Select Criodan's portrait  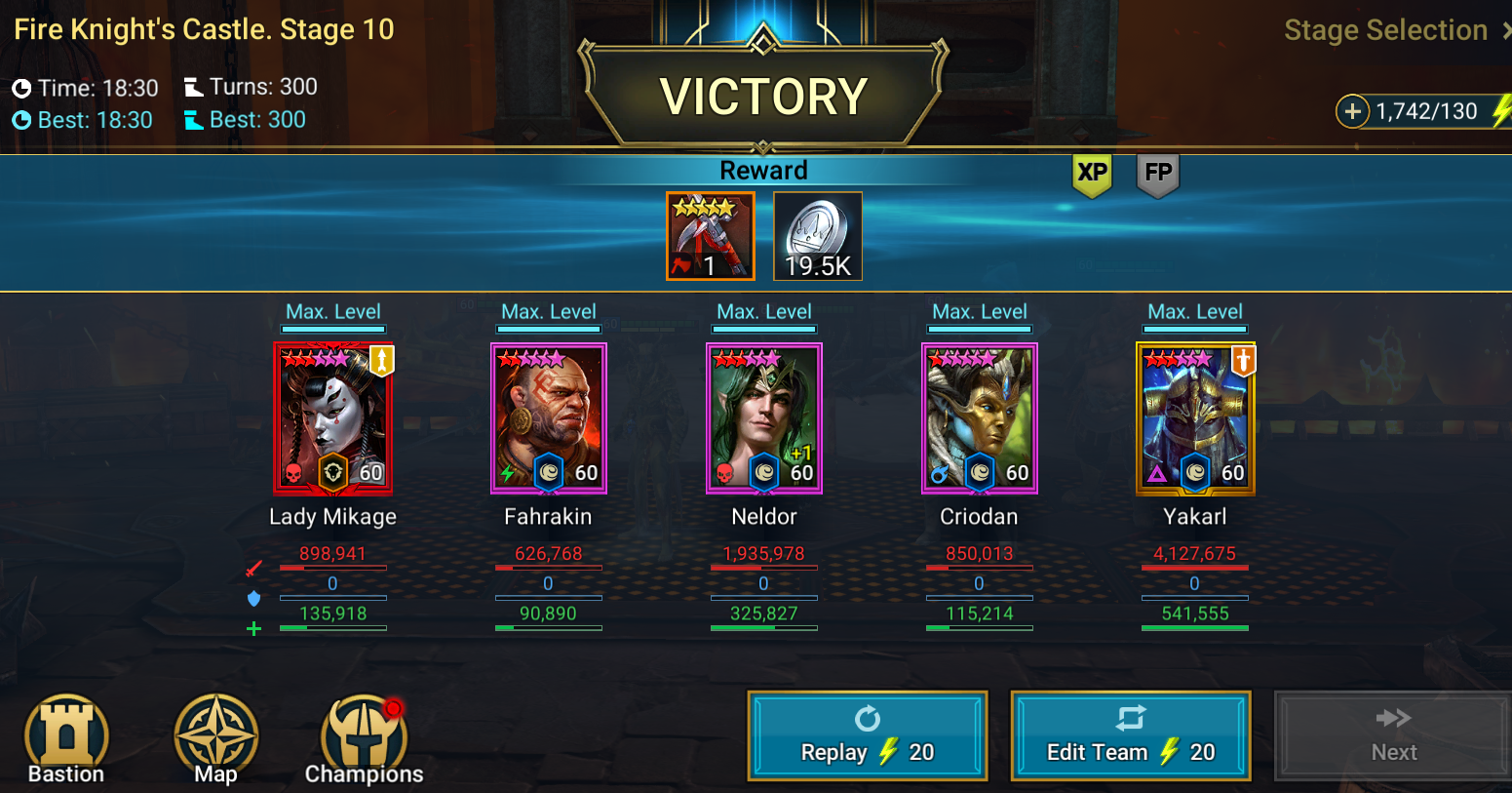click(979, 418)
